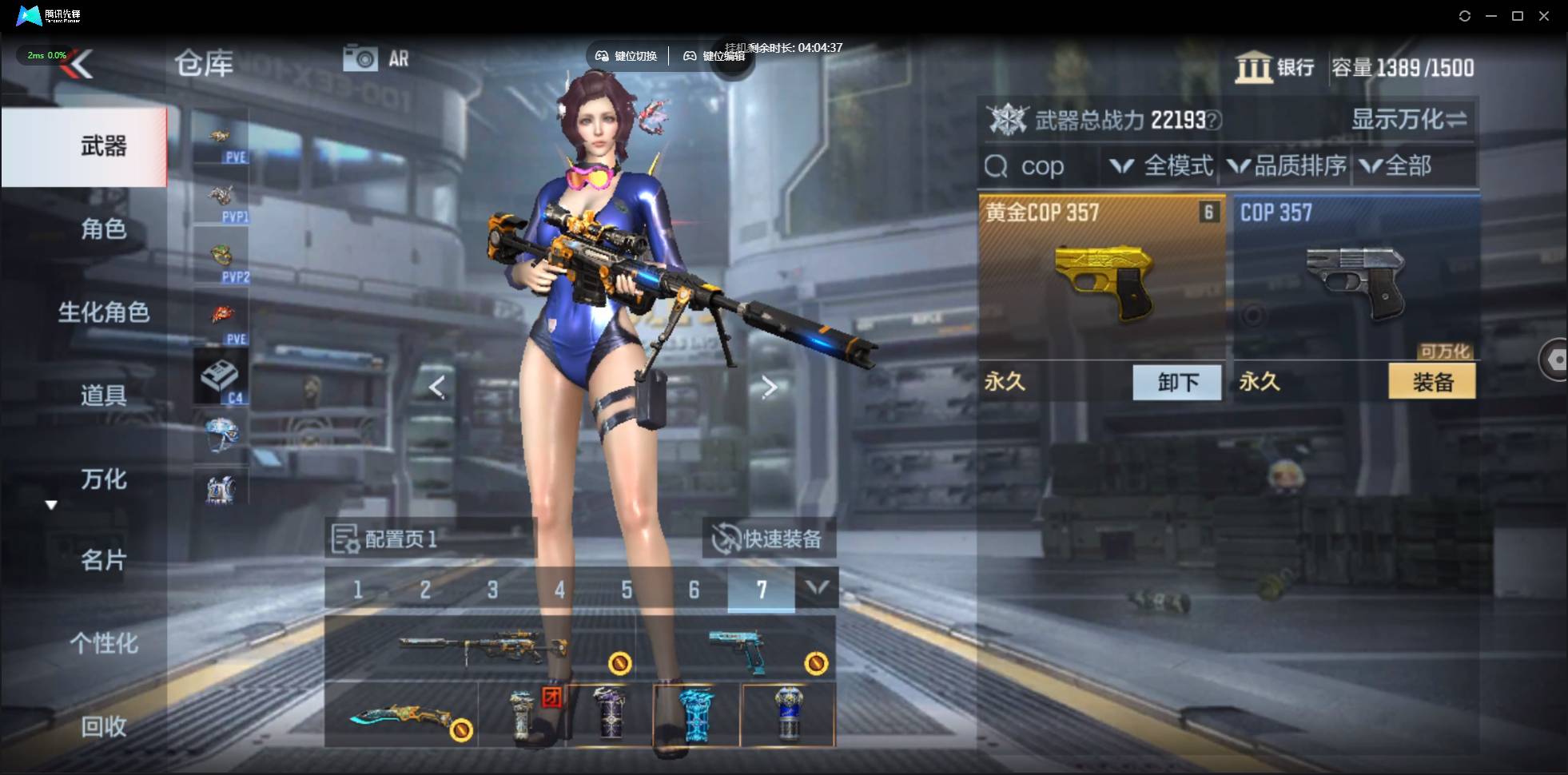Maximize the emulator window

(x=1518, y=16)
